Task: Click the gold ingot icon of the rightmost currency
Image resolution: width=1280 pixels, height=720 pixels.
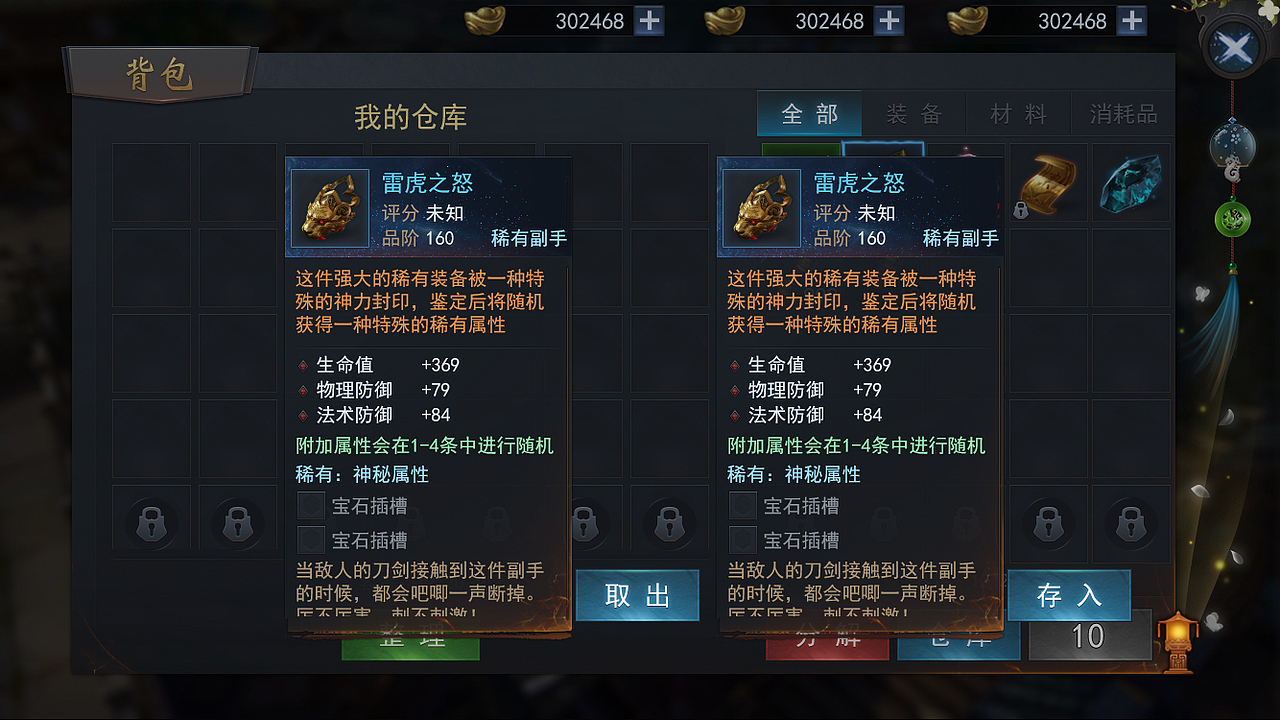Action: [966, 19]
